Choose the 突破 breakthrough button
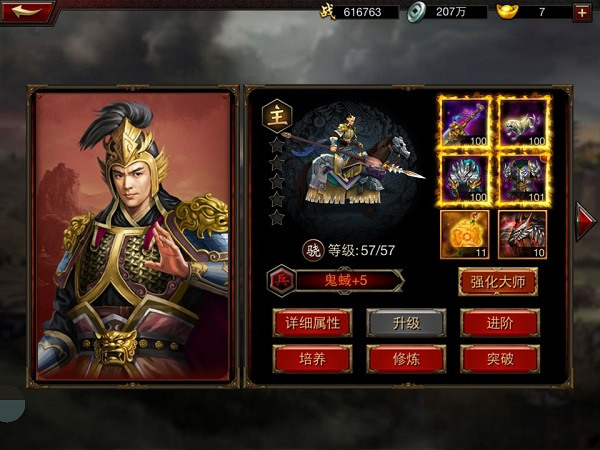600x450 pixels. coord(499,358)
